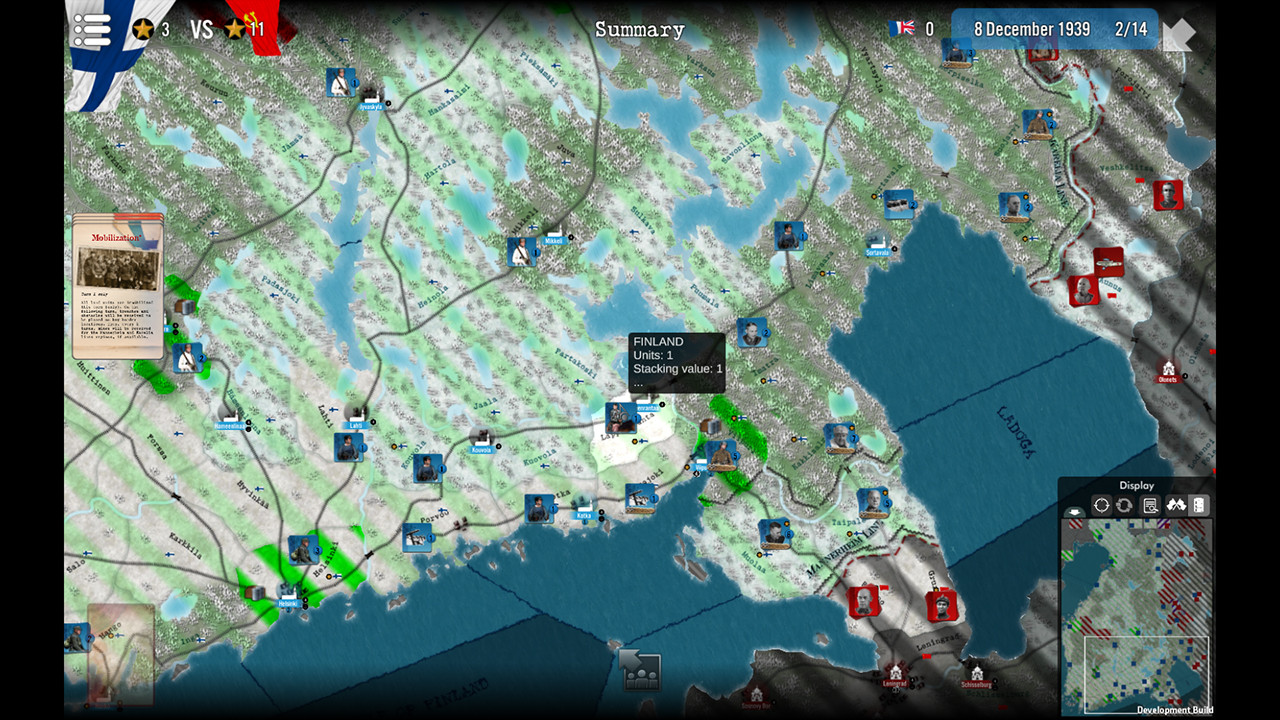
Task: Click the Summary title at top center
Action: click(x=640, y=30)
